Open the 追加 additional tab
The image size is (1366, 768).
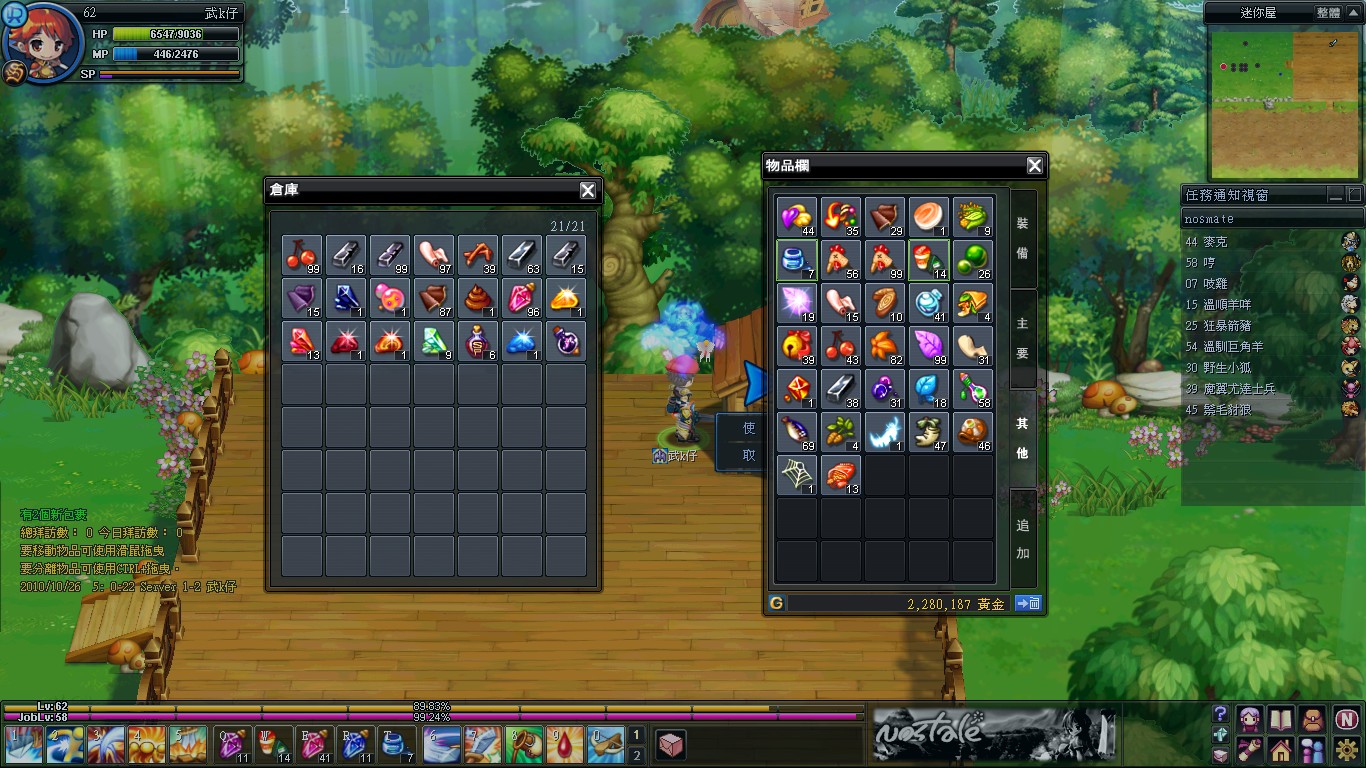(x=1022, y=538)
